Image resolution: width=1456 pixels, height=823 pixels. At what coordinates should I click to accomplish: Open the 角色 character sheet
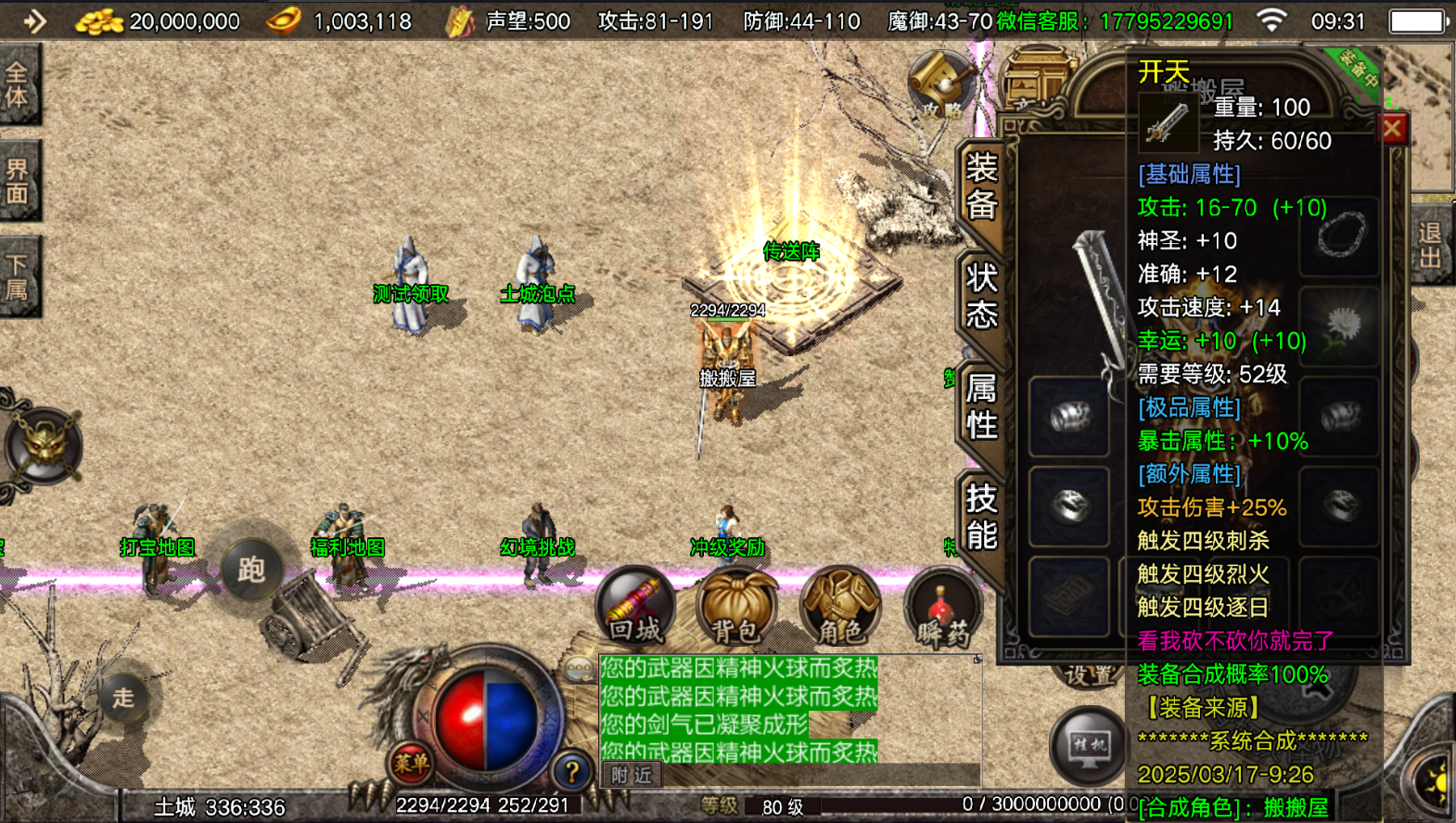point(839,608)
